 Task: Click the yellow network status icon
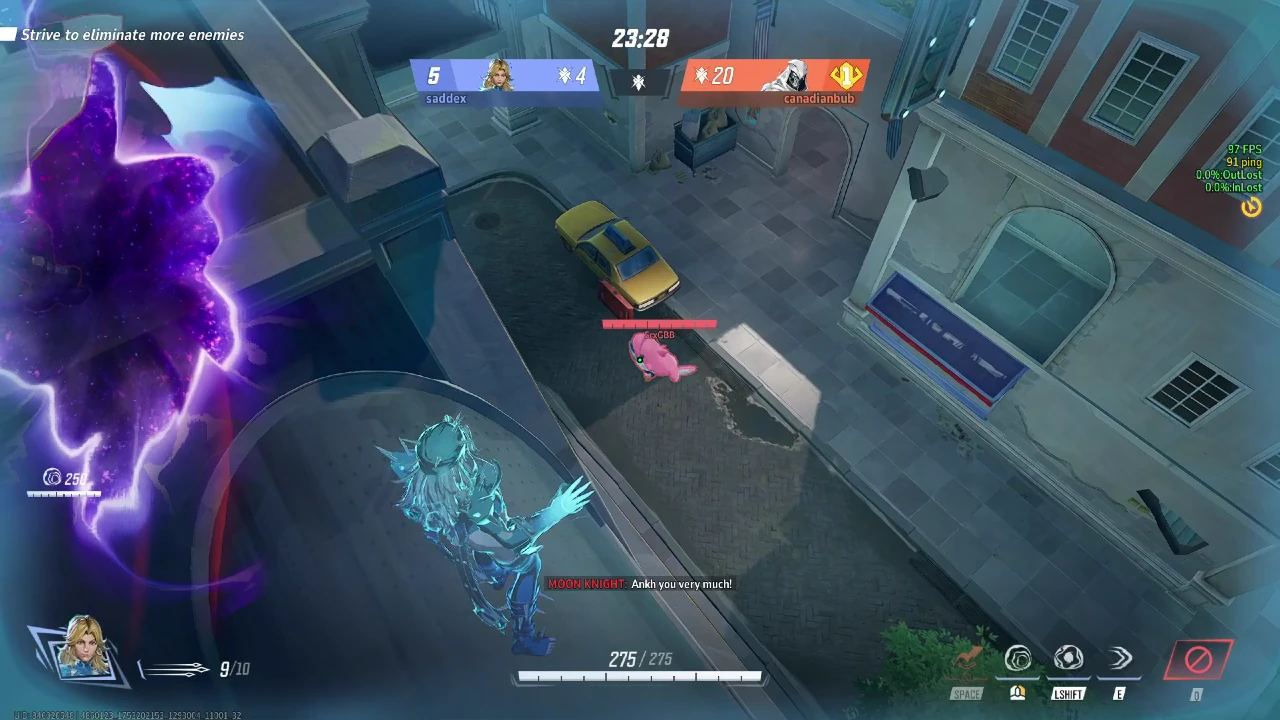point(1251,207)
